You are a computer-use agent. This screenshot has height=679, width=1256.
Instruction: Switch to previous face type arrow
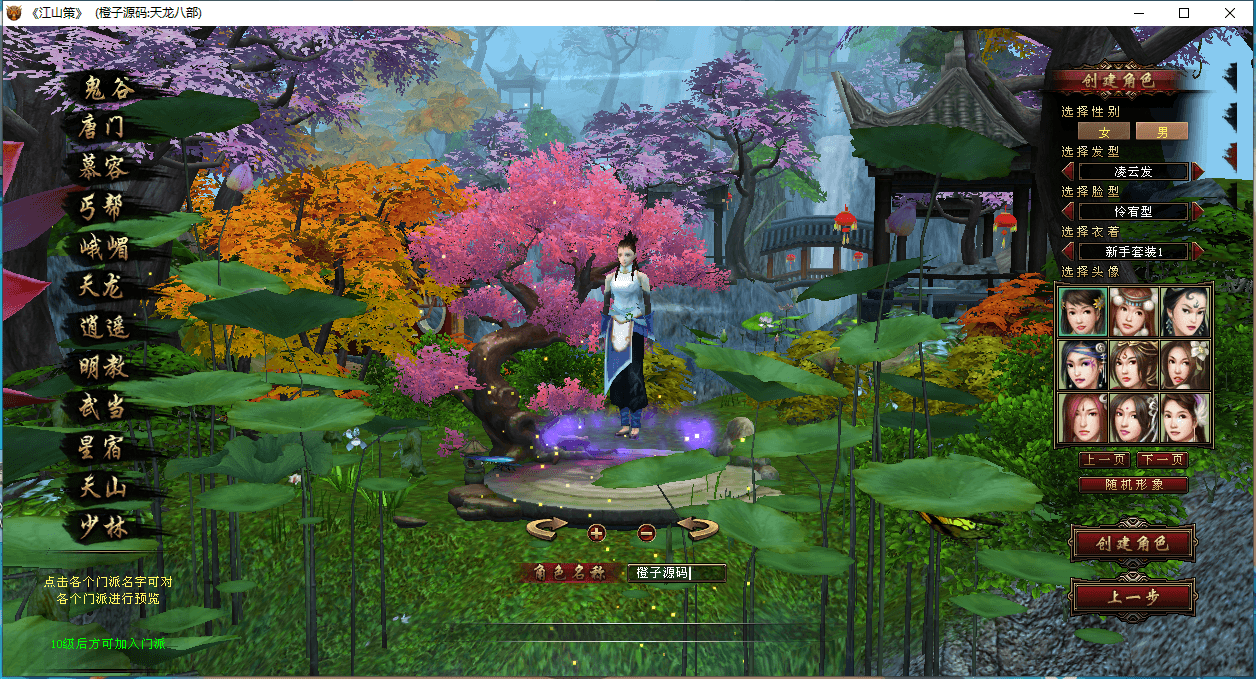(x=1068, y=211)
